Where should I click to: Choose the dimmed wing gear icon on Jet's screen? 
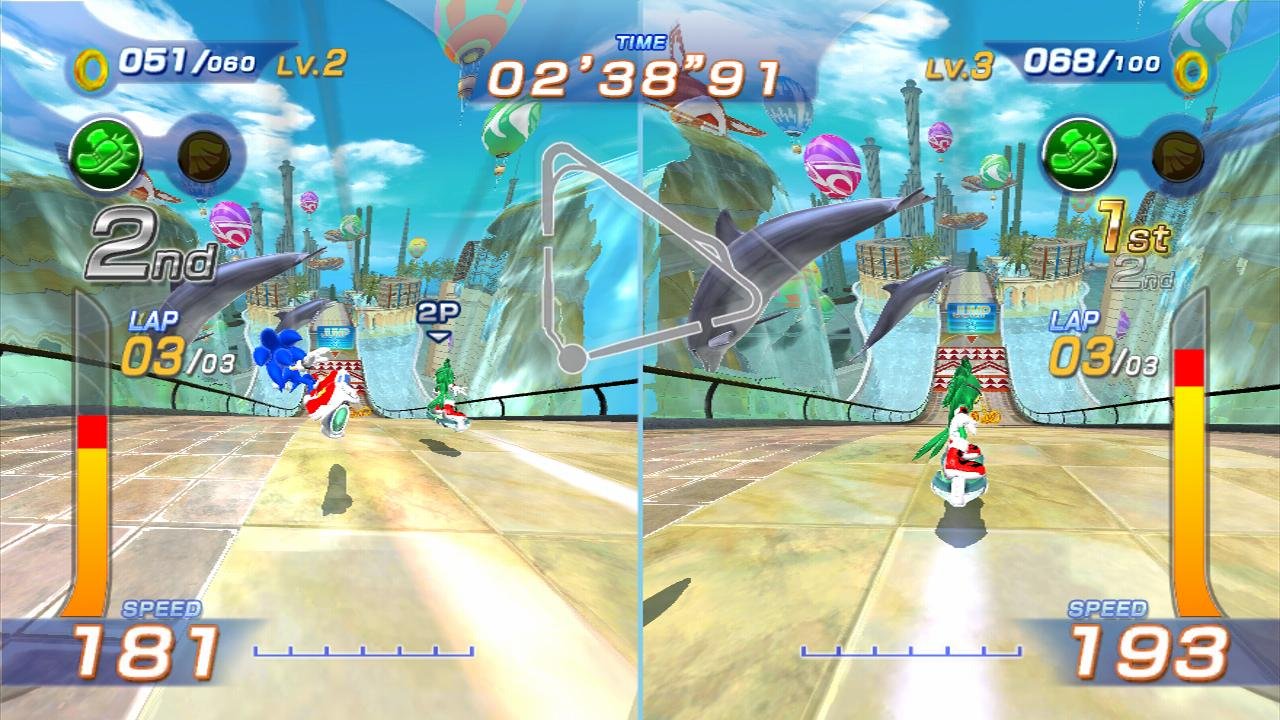click(1177, 155)
